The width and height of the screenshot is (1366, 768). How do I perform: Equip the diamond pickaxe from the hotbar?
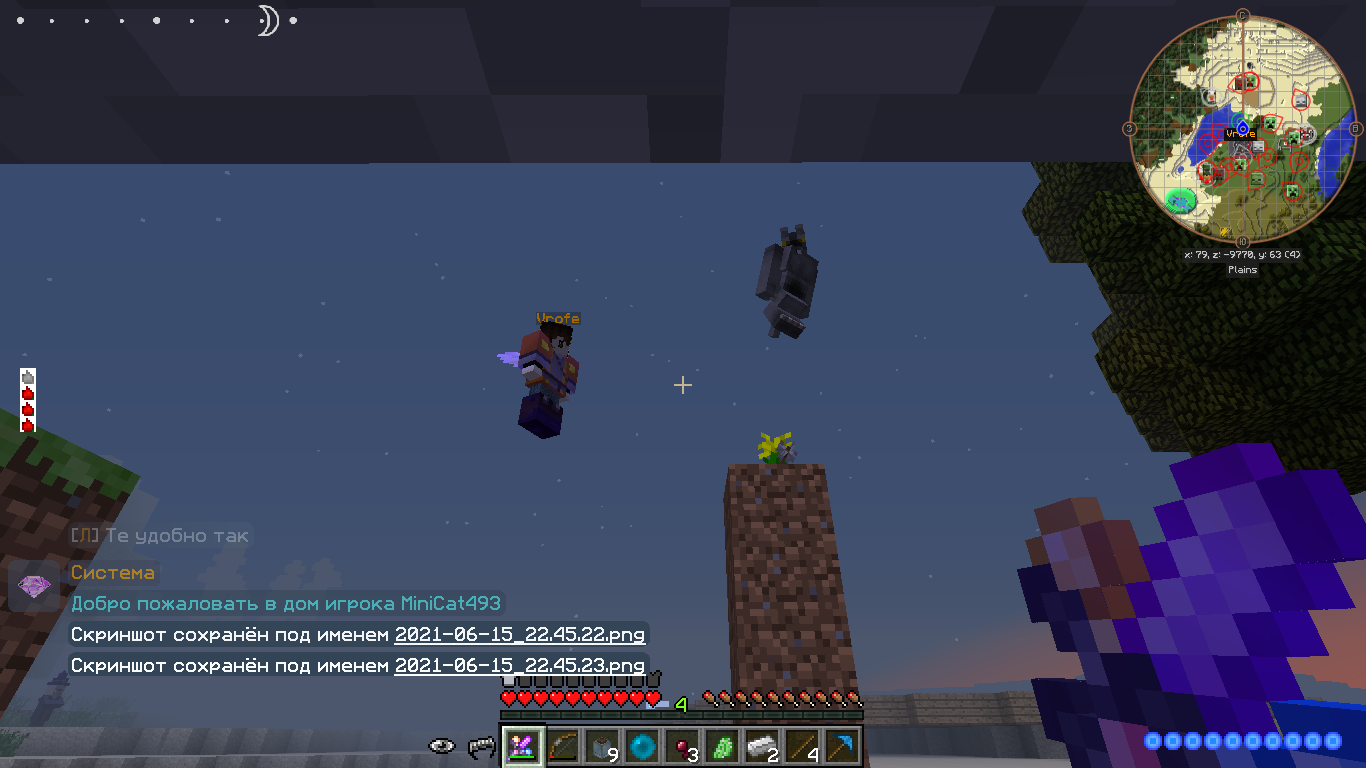(842, 746)
